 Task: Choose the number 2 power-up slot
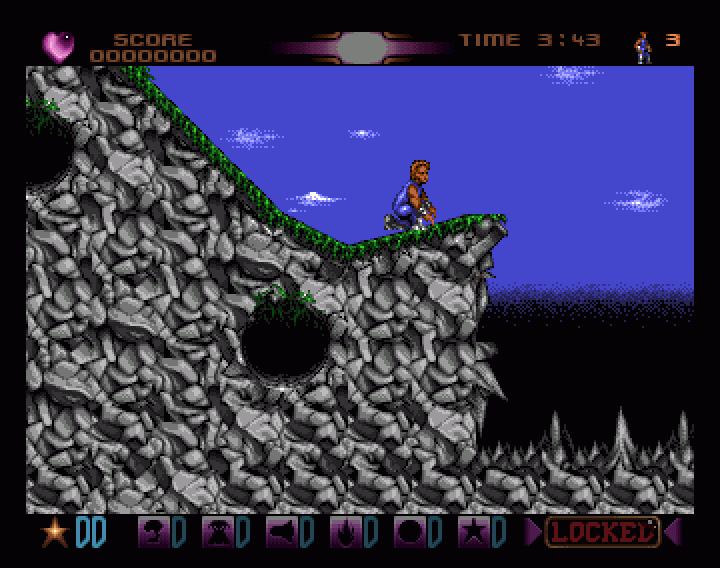153,532
